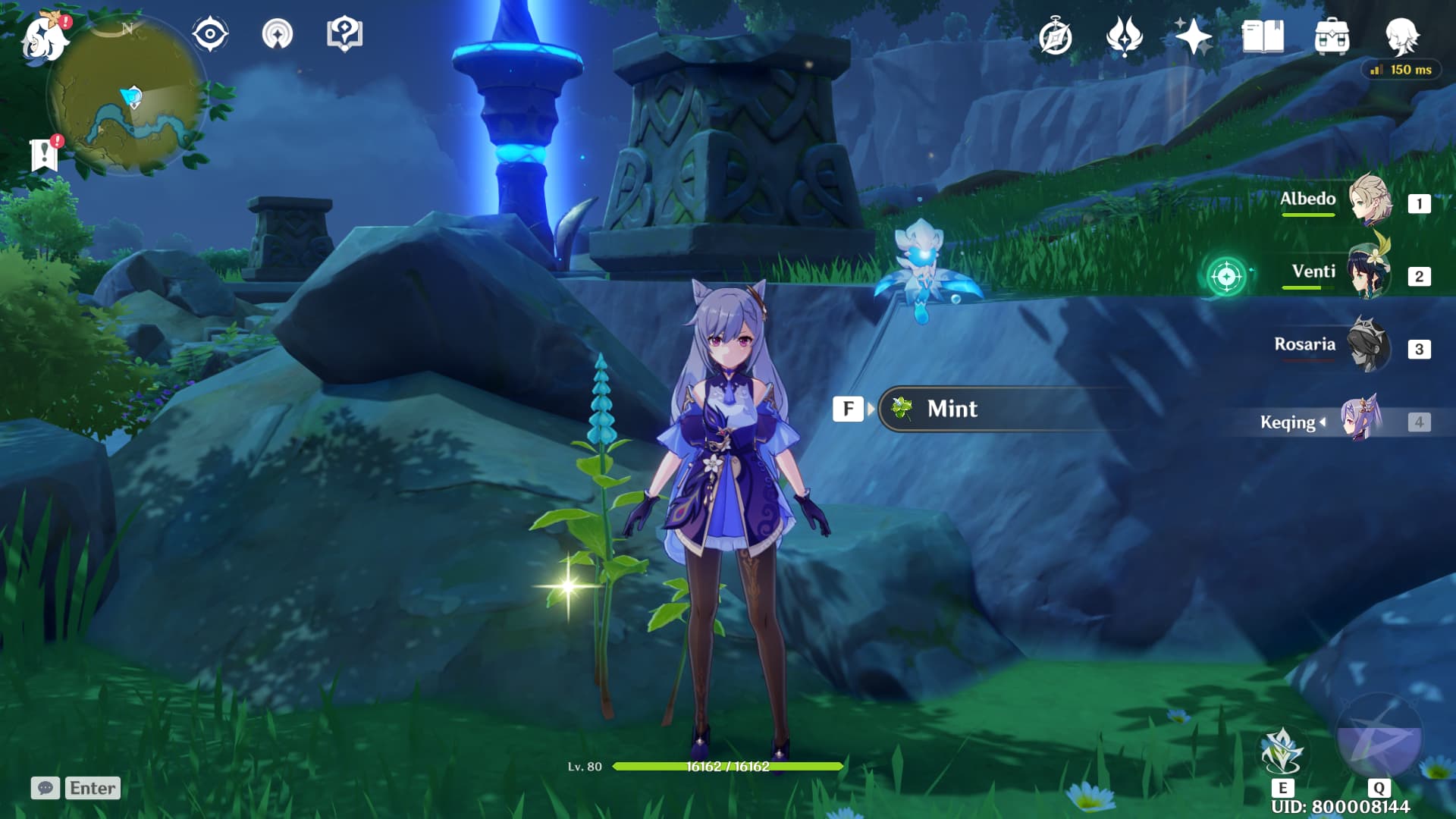The height and width of the screenshot is (819, 1456).
Task: Open the chat box
Action: [76, 788]
